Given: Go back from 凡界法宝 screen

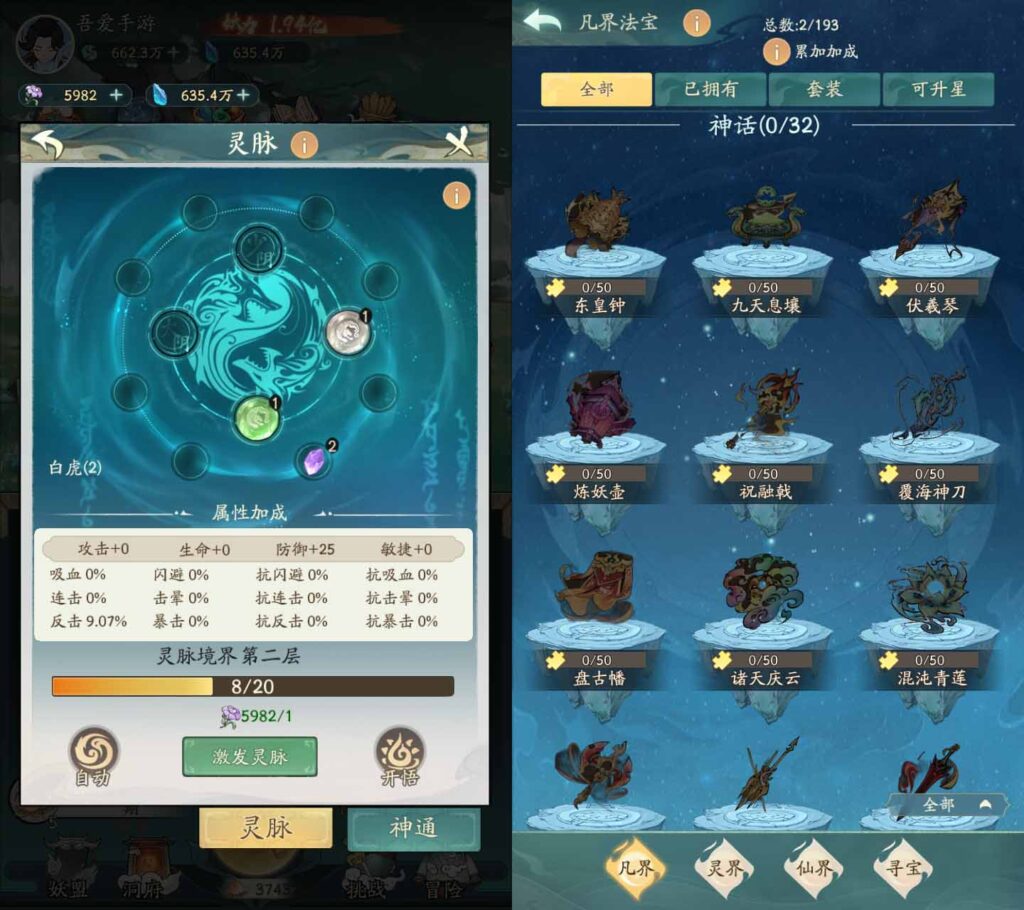Looking at the screenshot, I should tap(542, 22).
